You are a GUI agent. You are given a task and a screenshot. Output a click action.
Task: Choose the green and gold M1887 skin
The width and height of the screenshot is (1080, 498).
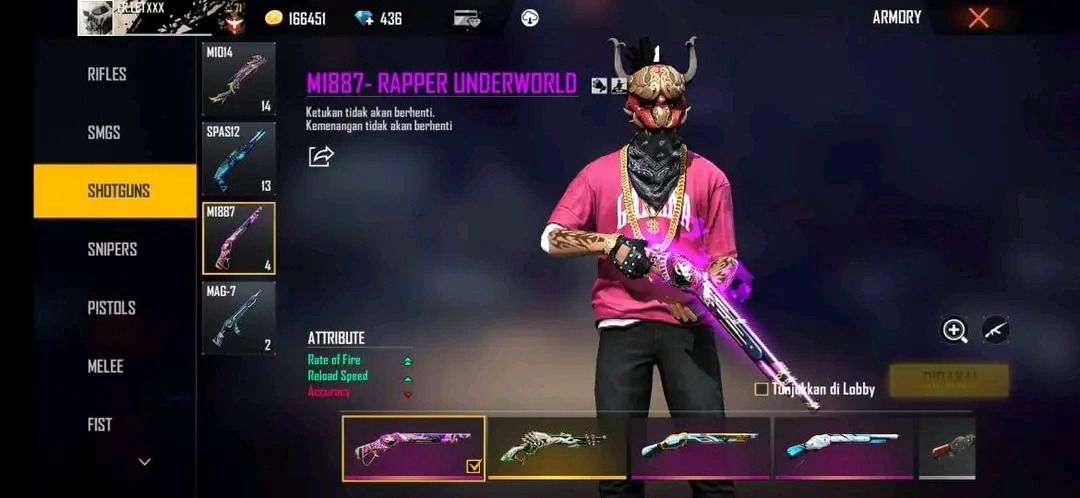coord(558,447)
